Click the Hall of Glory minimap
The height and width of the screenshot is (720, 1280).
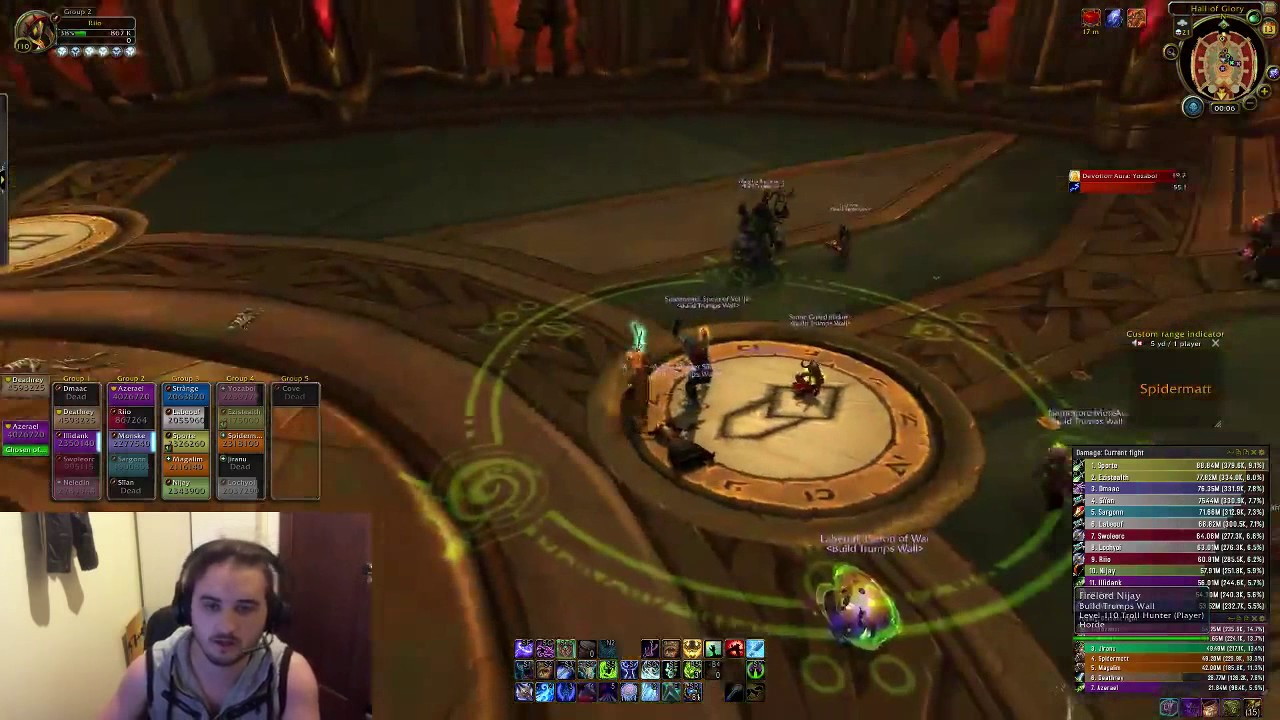pyautogui.click(x=1222, y=60)
